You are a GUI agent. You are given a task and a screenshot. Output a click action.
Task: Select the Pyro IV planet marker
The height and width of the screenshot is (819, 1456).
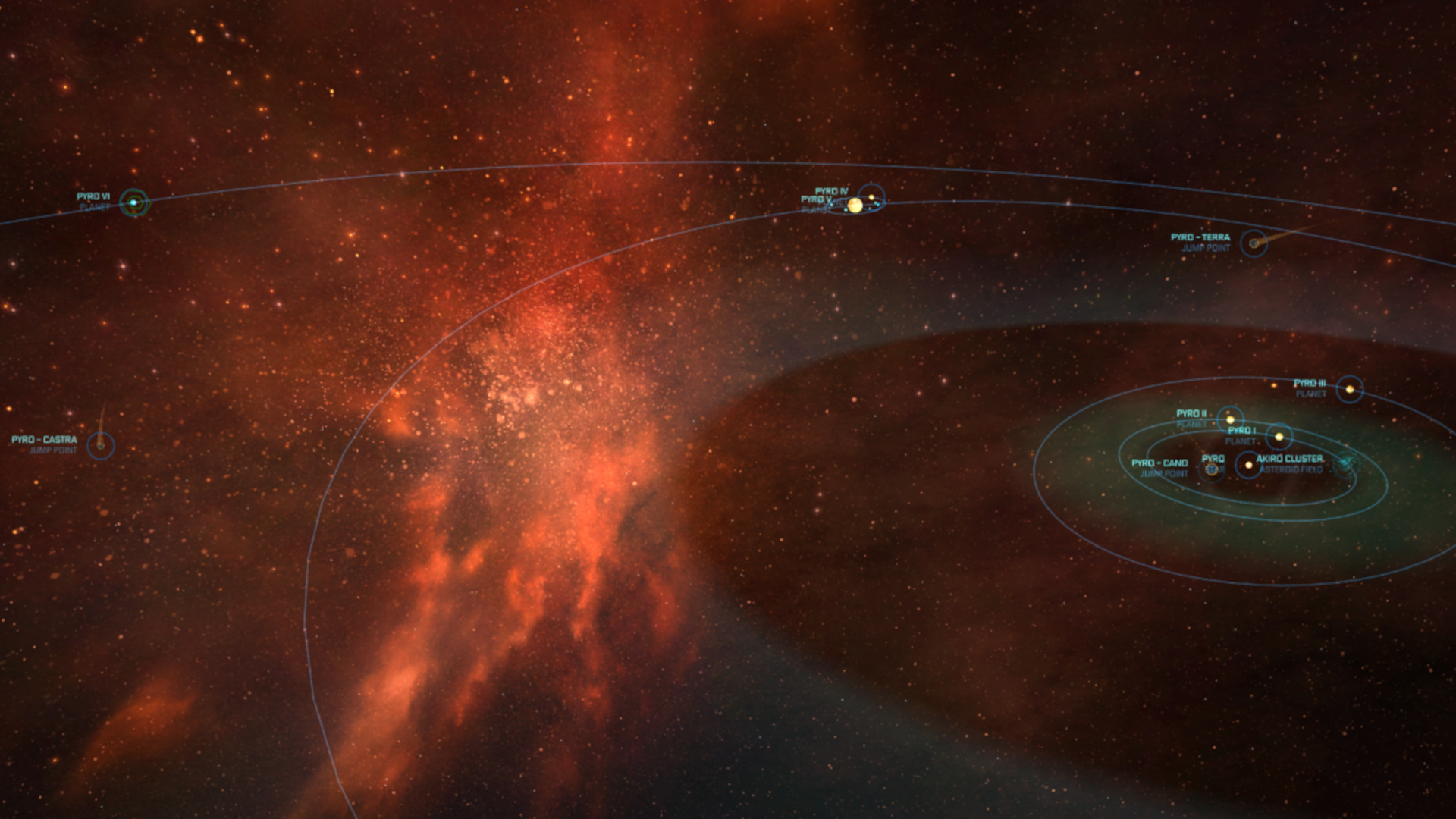pos(872,197)
